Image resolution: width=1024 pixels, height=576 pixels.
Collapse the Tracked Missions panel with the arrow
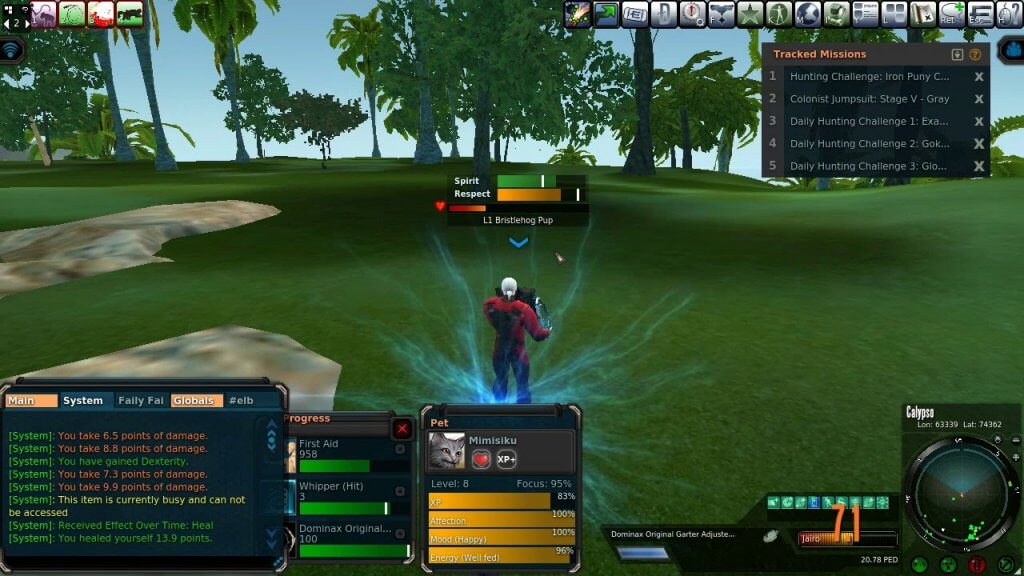coord(957,54)
